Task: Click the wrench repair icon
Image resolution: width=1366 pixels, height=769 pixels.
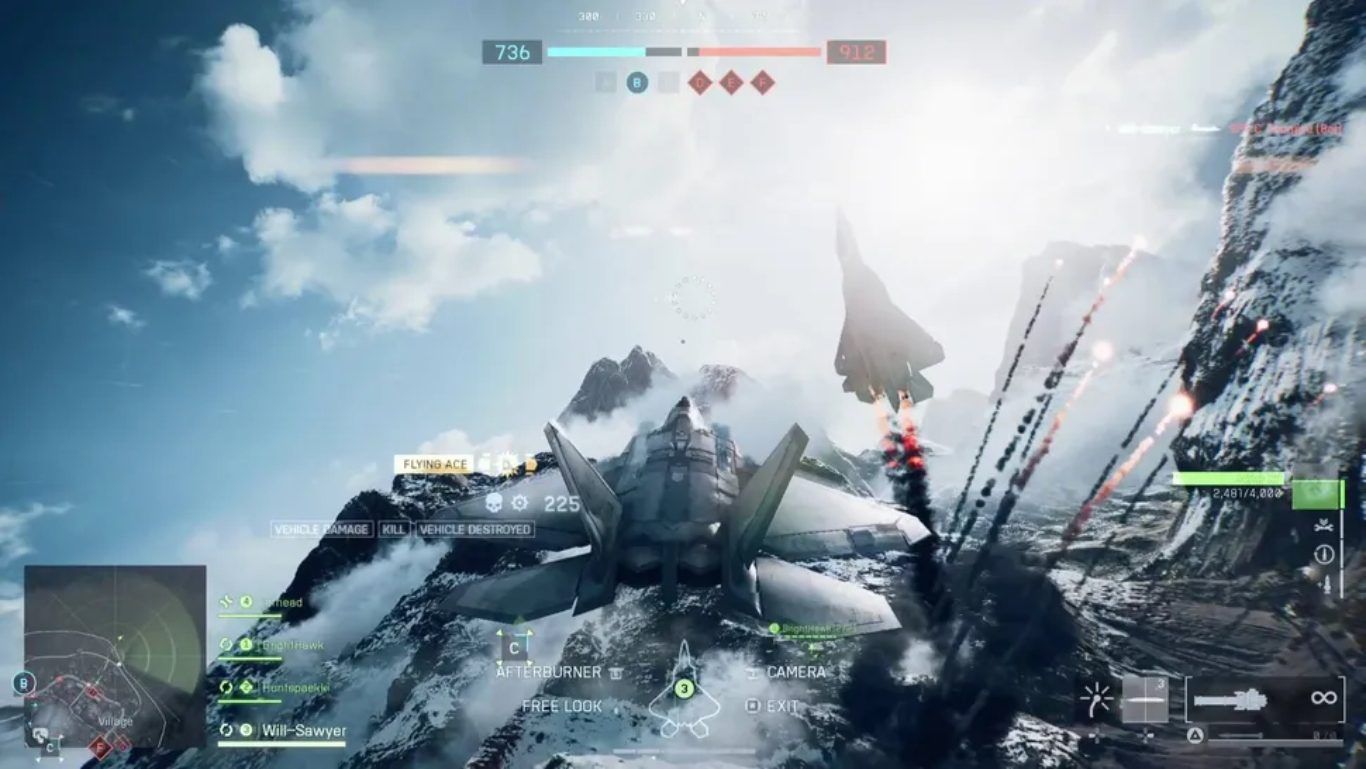Action: pyautogui.click(x=1325, y=526)
